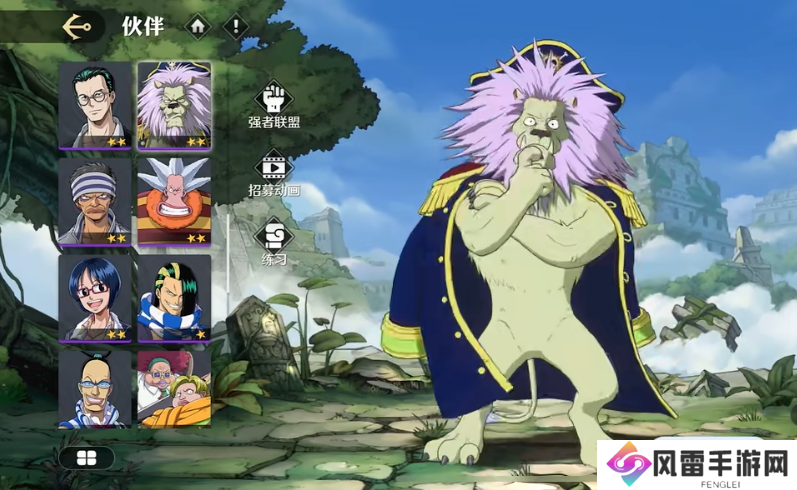Play the 招募动画 recruitment animation
The height and width of the screenshot is (490, 797).
[273, 173]
